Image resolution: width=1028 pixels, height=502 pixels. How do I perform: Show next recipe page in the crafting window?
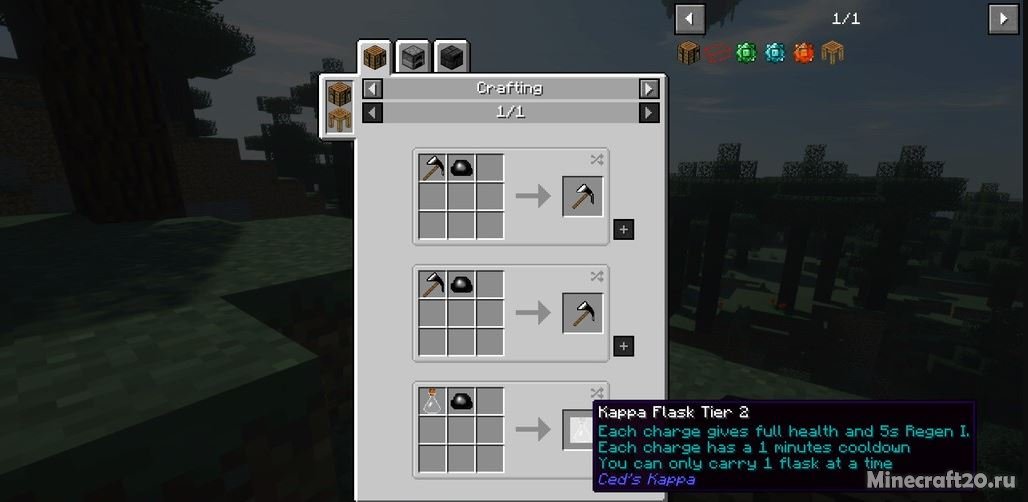click(649, 112)
